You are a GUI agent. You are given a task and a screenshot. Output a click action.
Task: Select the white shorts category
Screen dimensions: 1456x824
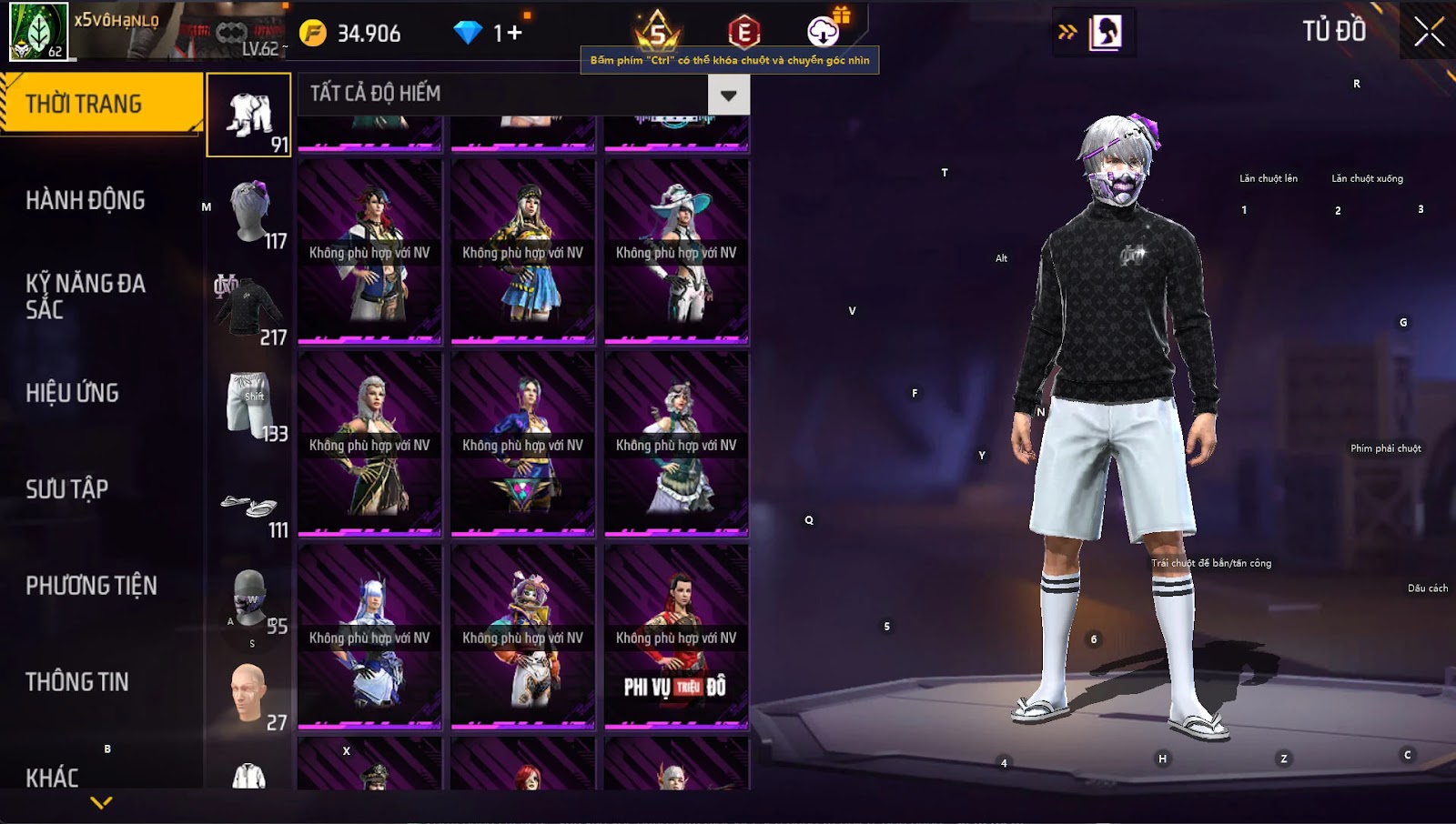point(249,405)
